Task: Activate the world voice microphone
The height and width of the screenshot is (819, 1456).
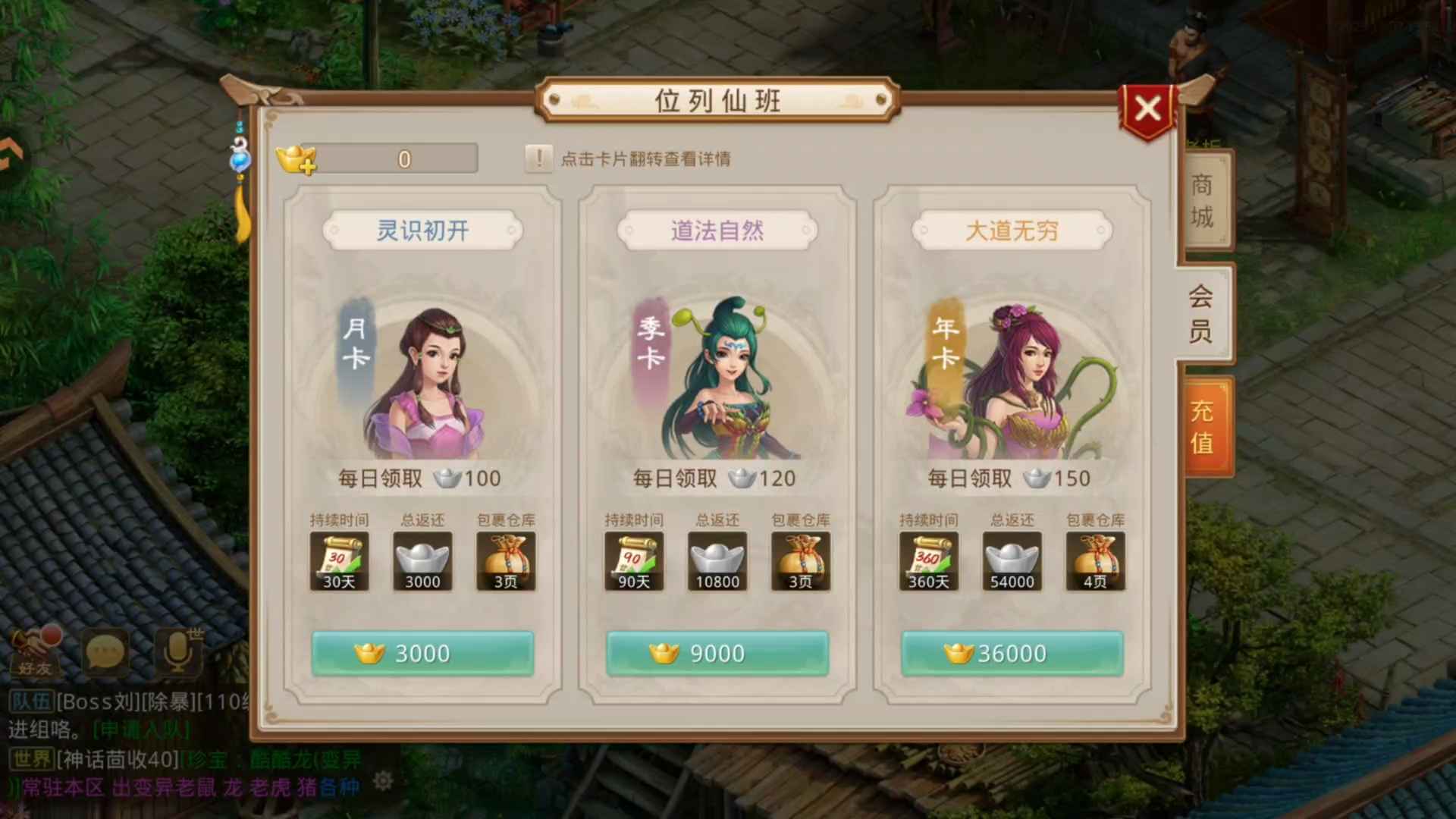Action: (177, 651)
